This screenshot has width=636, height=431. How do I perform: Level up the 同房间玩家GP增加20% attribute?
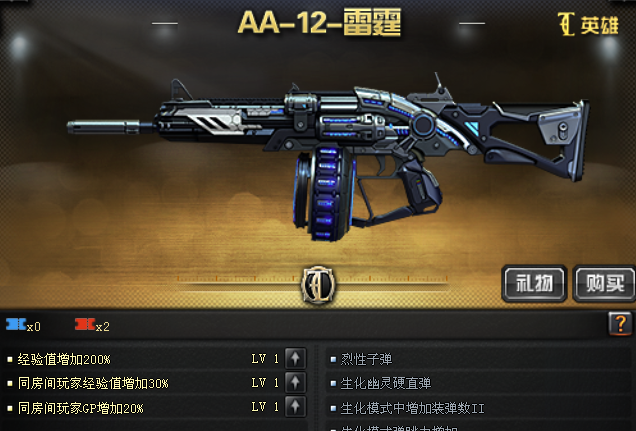click(295, 407)
